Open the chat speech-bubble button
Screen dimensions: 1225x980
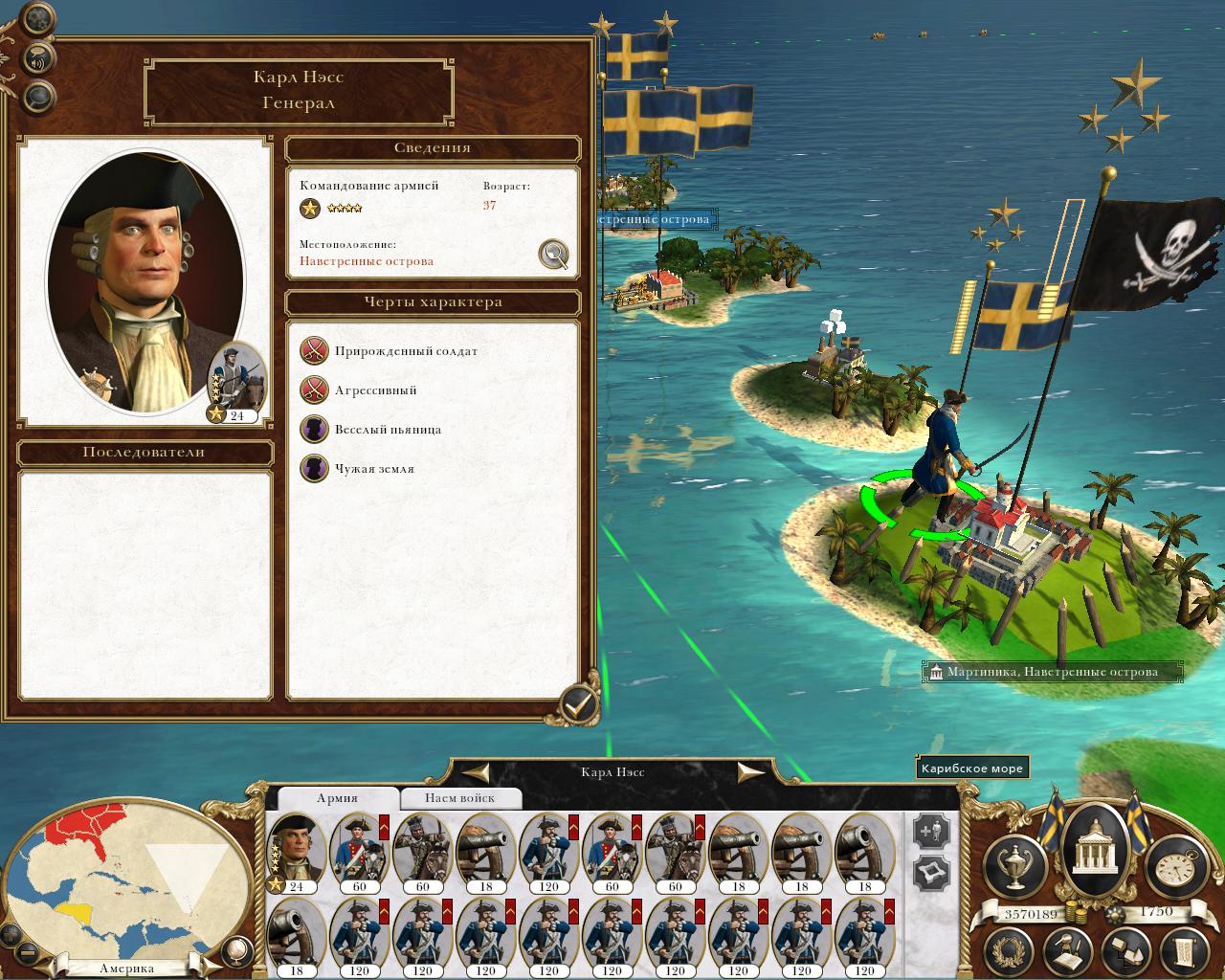coord(38,96)
